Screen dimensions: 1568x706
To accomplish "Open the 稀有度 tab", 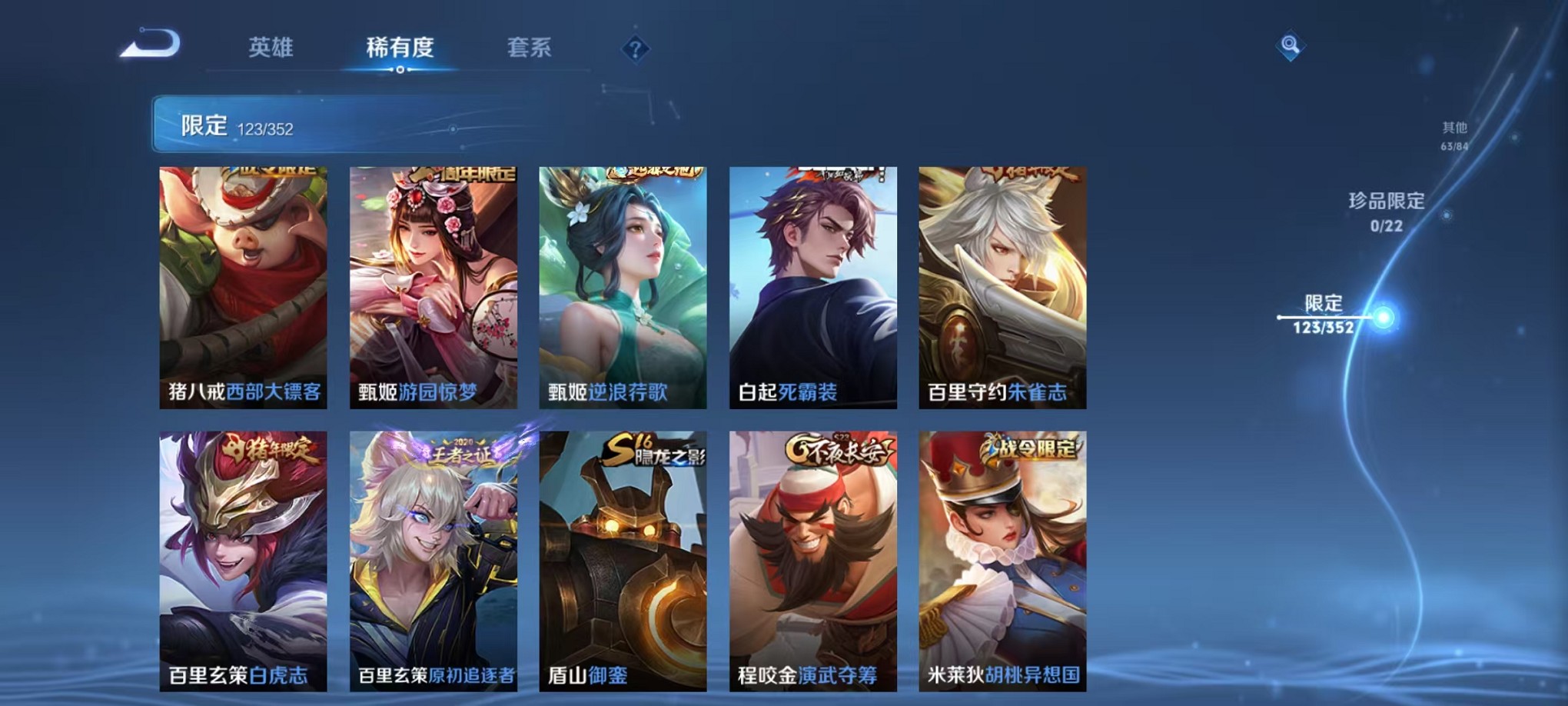I will (400, 48).
